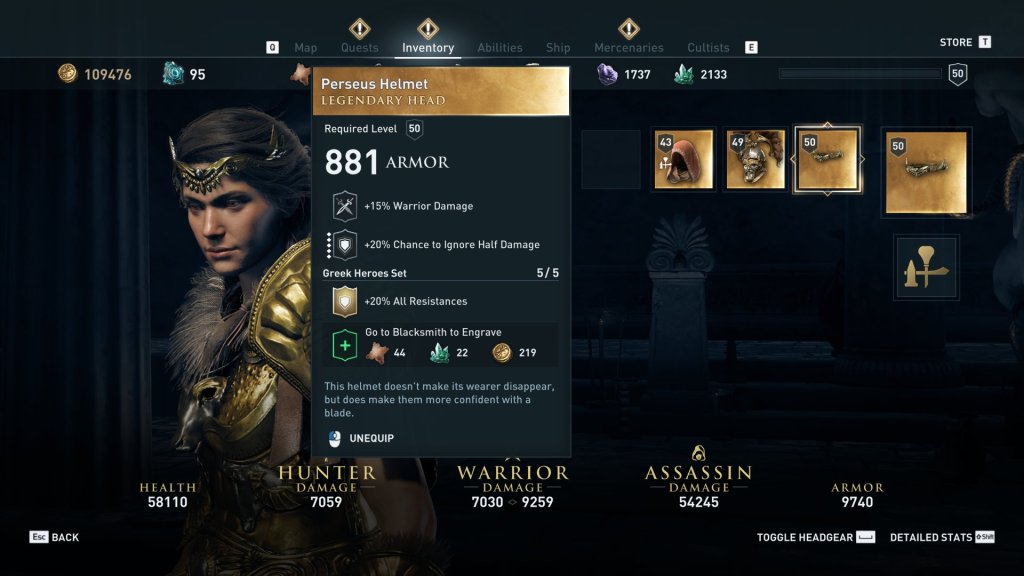Open the Quests tab
The height and width of the screenshot is (576, 1024).
[360, 48]
